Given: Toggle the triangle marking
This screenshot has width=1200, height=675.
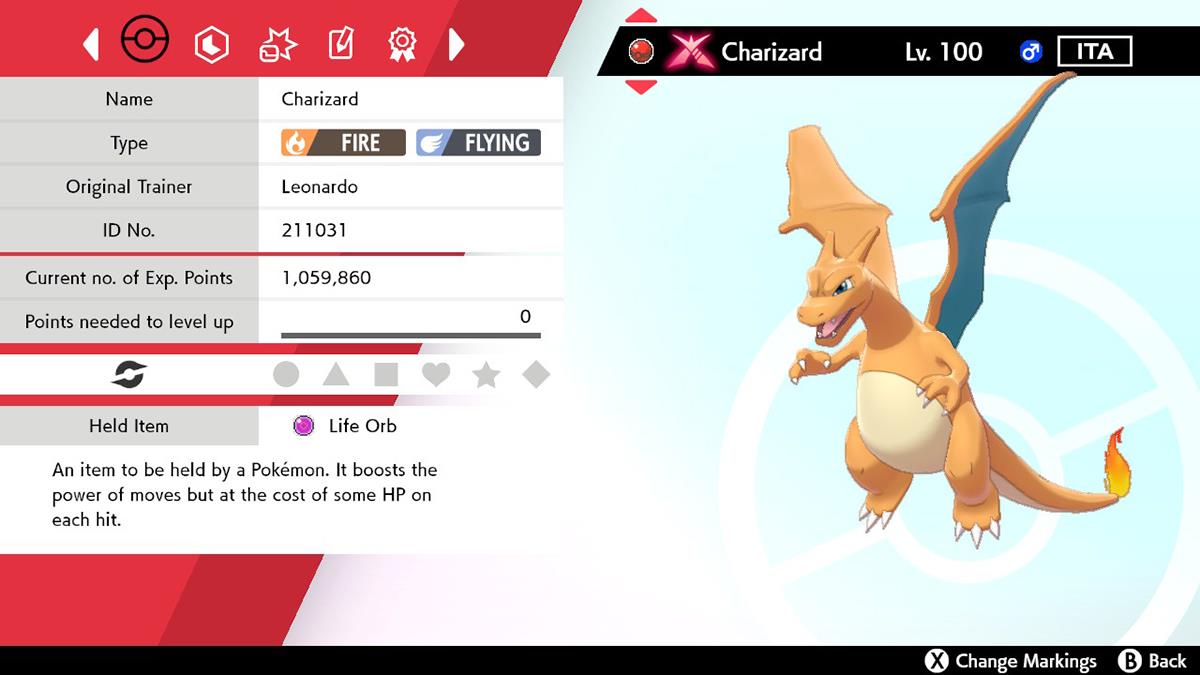Looking at the screenshot, I should [x=336, y=375].
